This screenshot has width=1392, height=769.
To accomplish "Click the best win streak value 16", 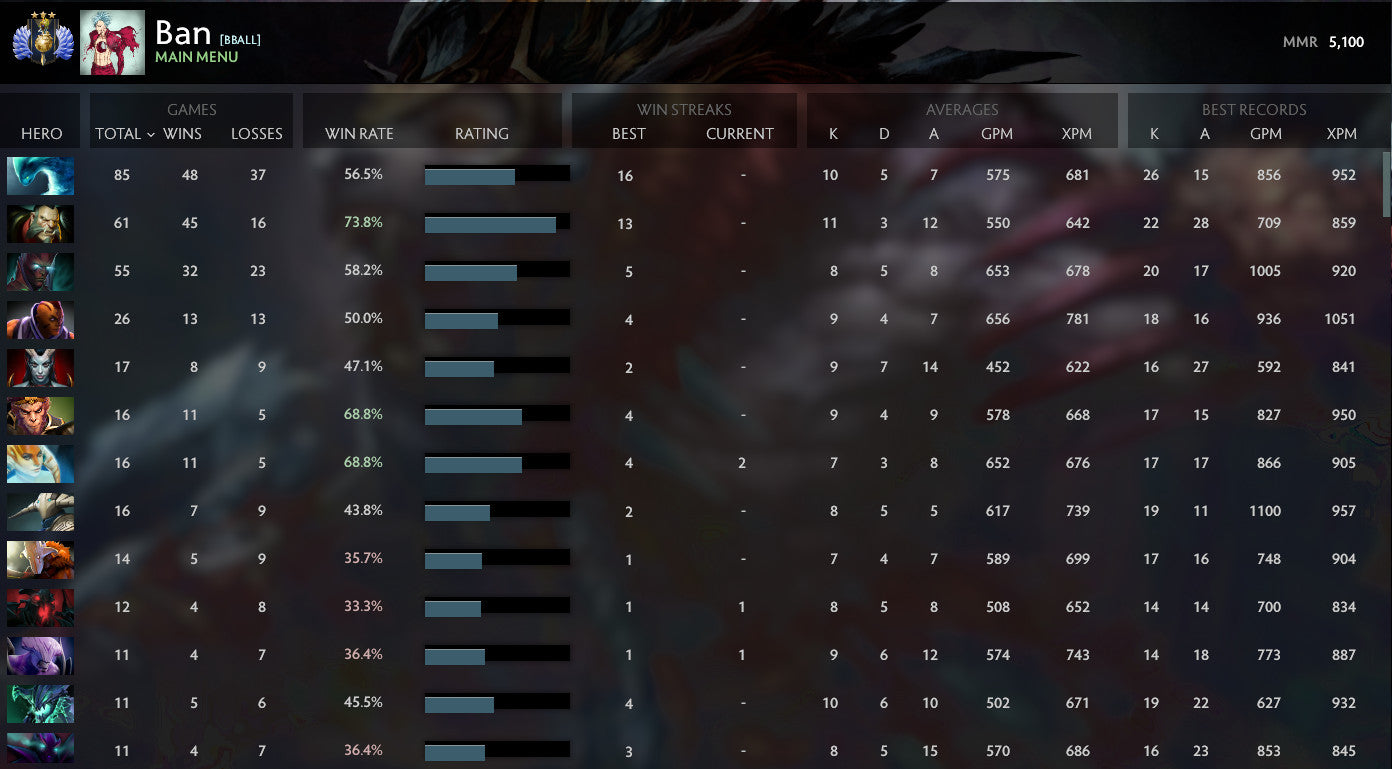I will tap(625, 174).
